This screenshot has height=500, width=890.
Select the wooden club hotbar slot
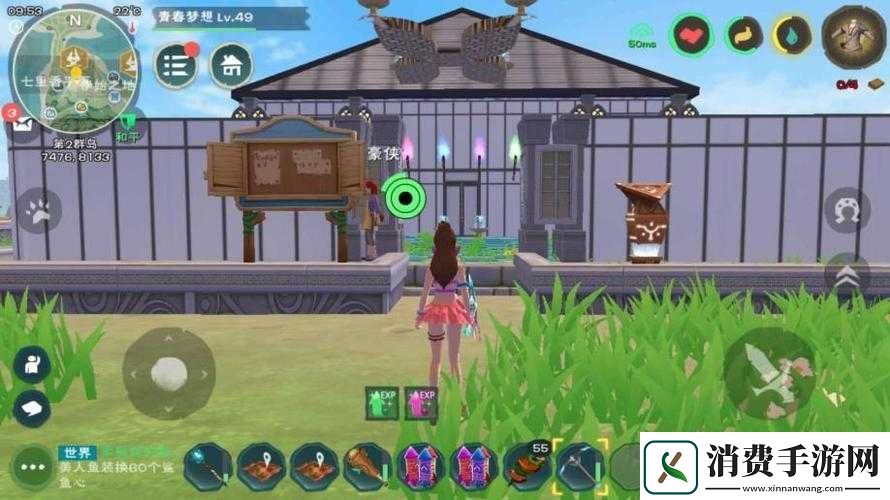pyautogui.click(x=368, y=466)
